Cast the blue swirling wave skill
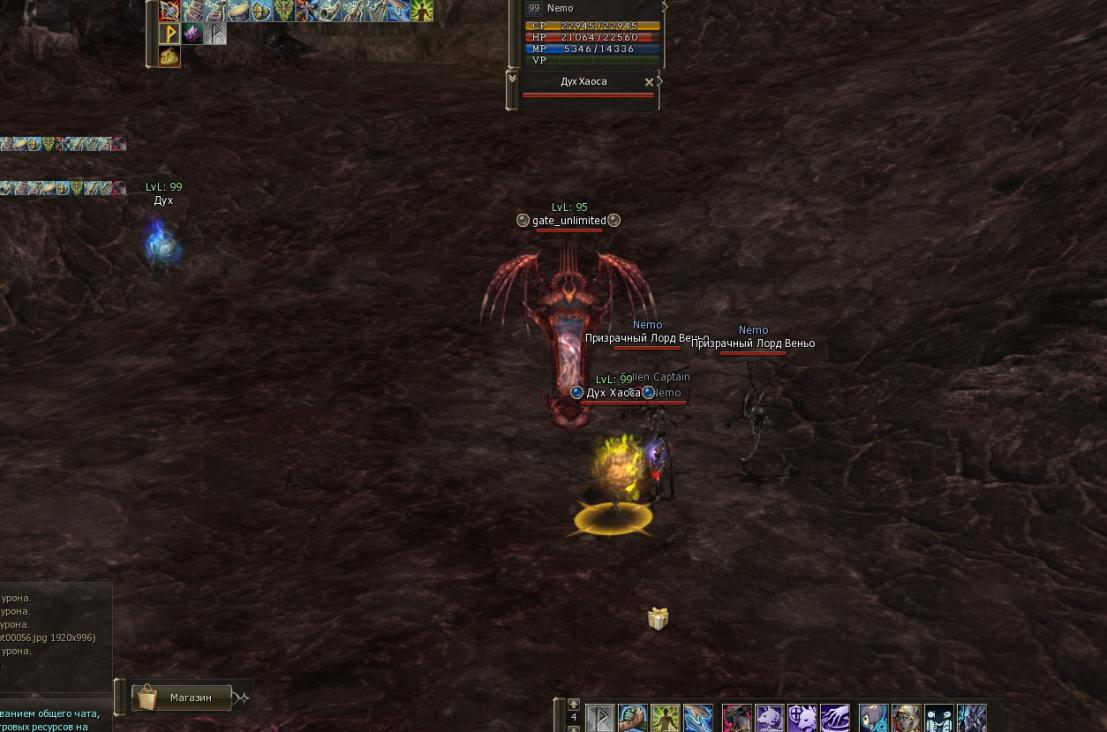The height and width of the screenshot is (732, 1107). 698,717
